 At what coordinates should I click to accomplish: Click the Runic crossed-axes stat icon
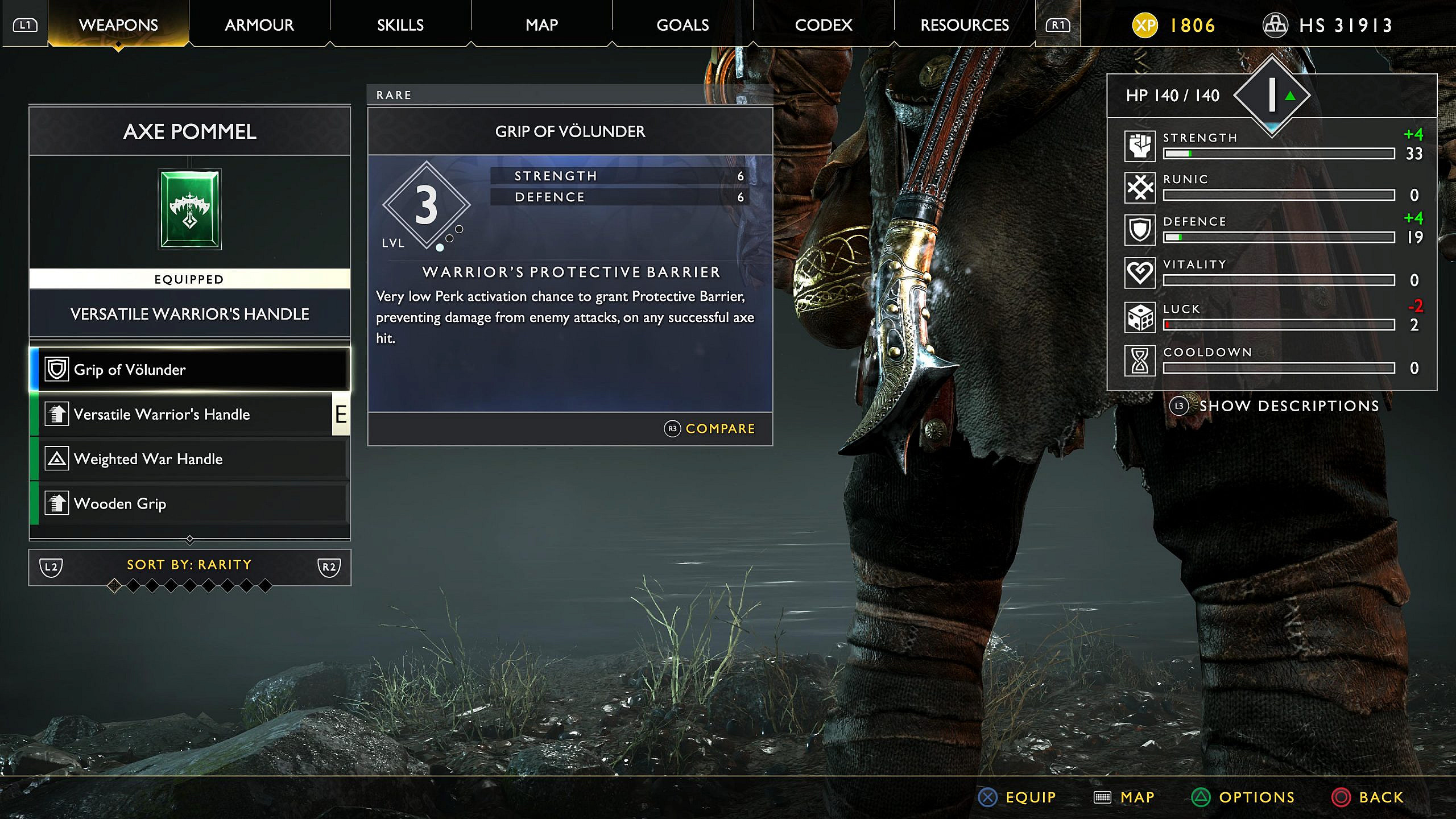pyautogui.click(x=1140, y=186)
